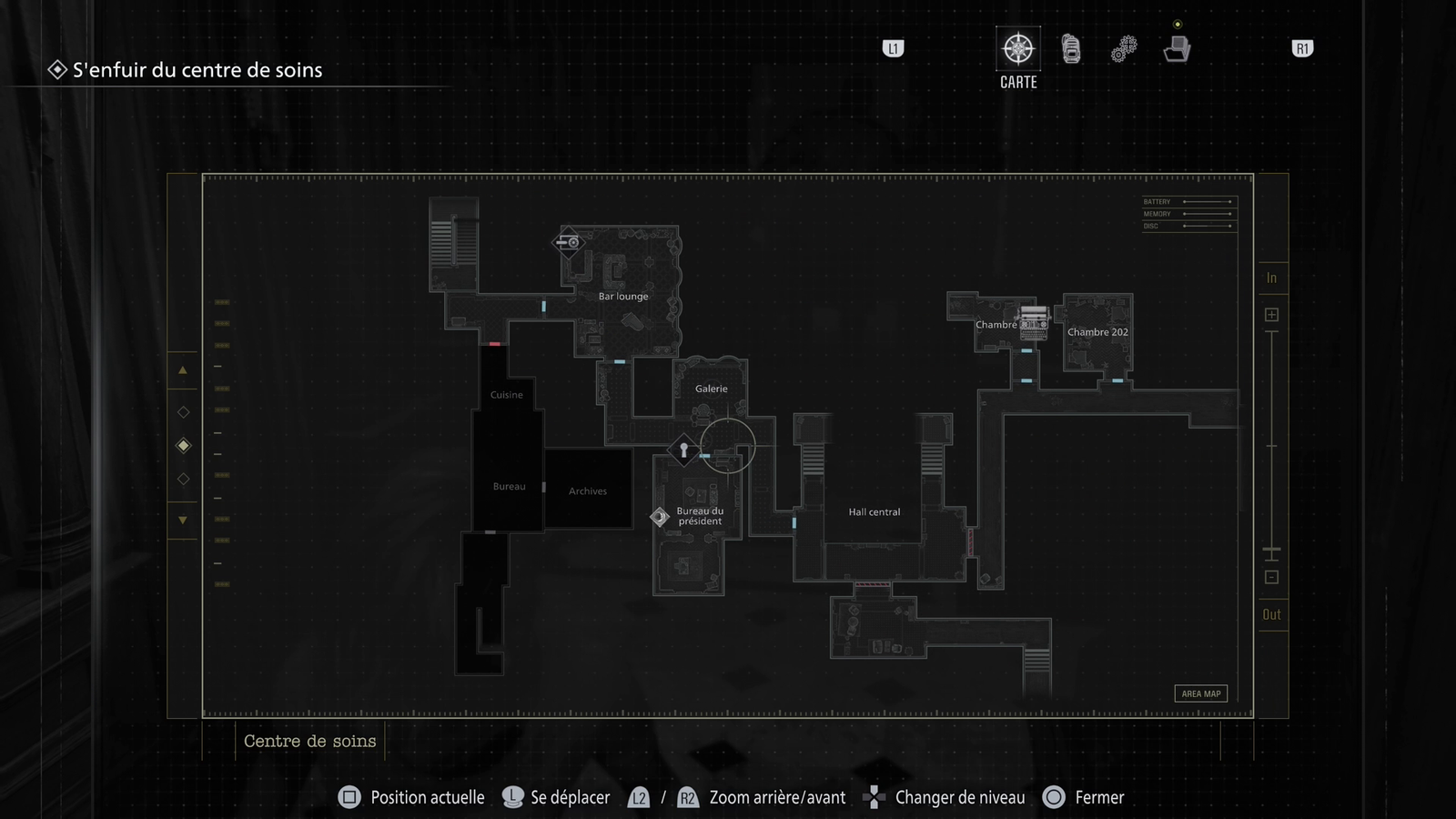Select the objective tracker S'enfuir du centre de soins

click(x=197, y=70)
